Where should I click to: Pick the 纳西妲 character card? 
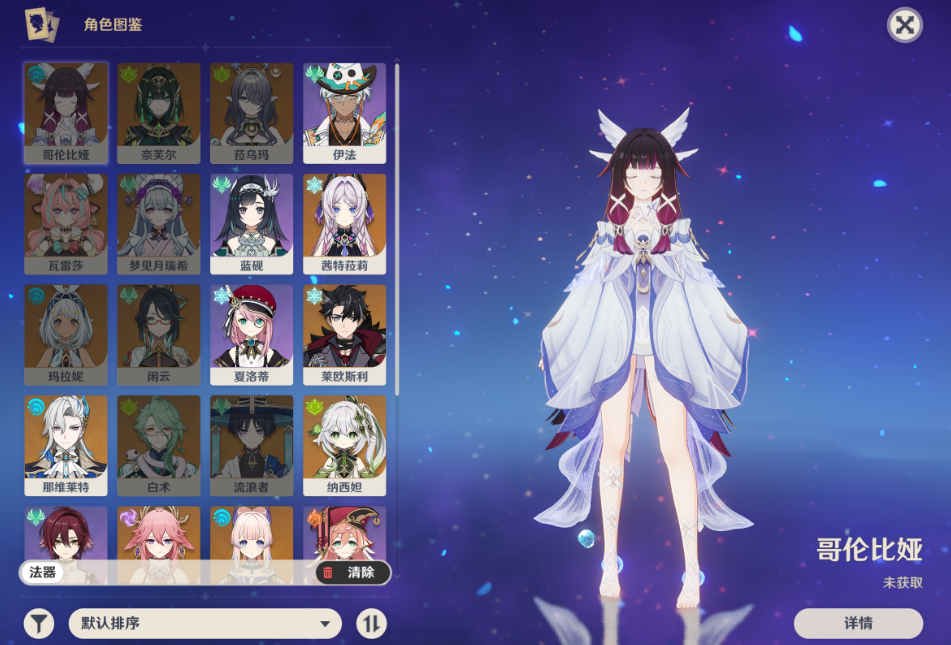[x=344, y=446]
